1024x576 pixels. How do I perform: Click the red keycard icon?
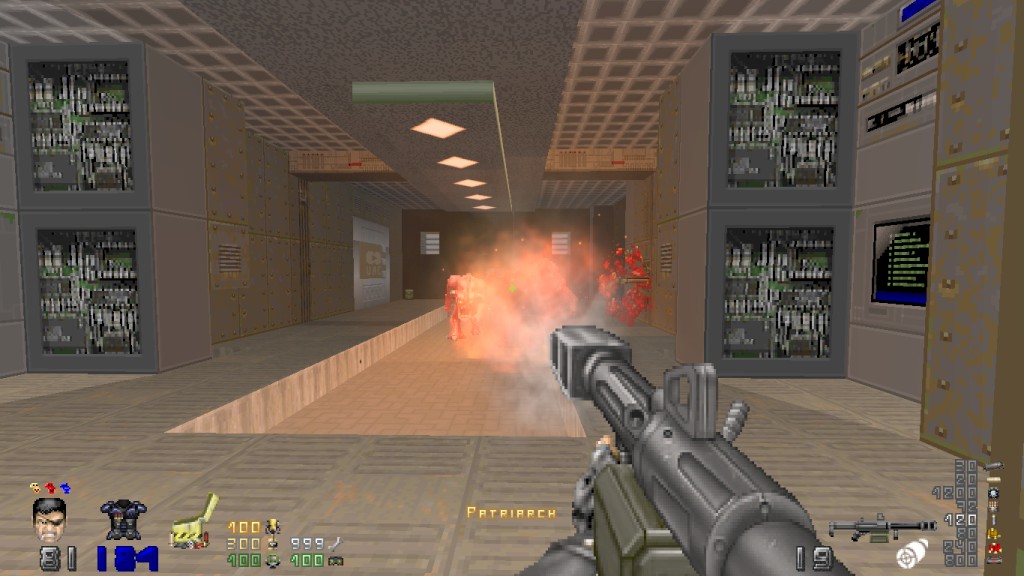pos(51,488)
